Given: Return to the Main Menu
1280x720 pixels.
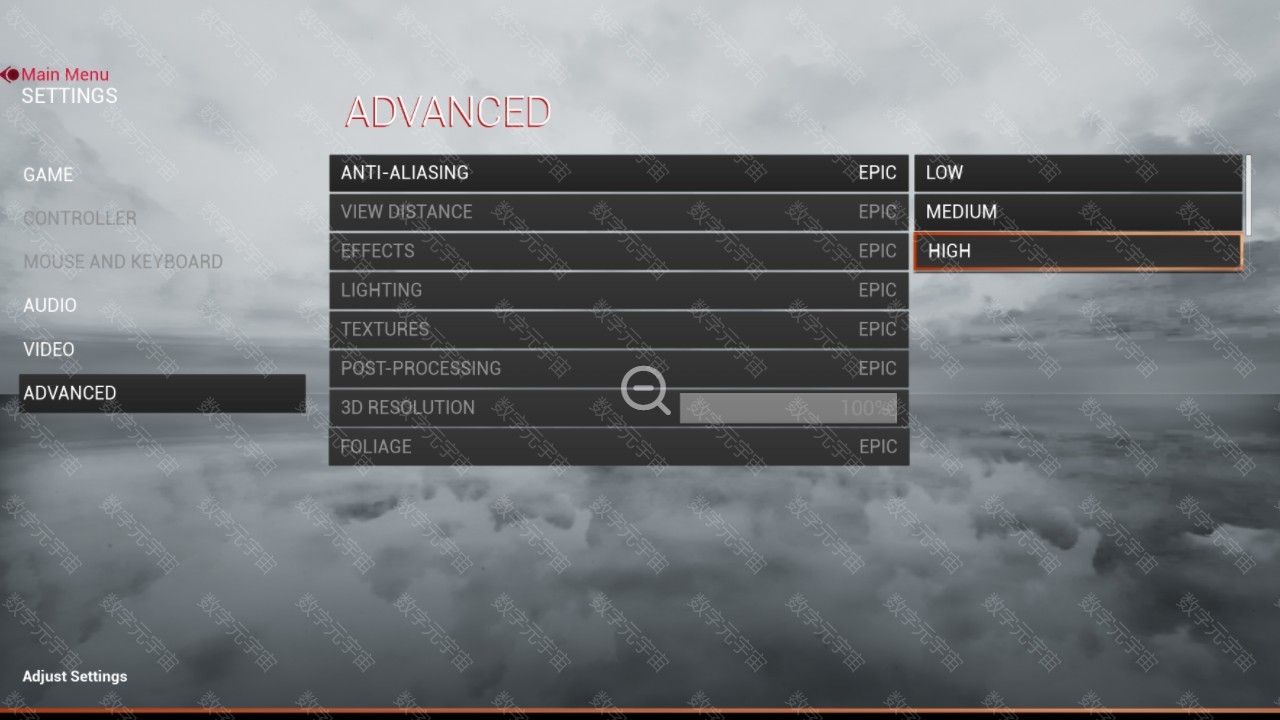Looking at the screenshot, I should (x=64, y=74).
